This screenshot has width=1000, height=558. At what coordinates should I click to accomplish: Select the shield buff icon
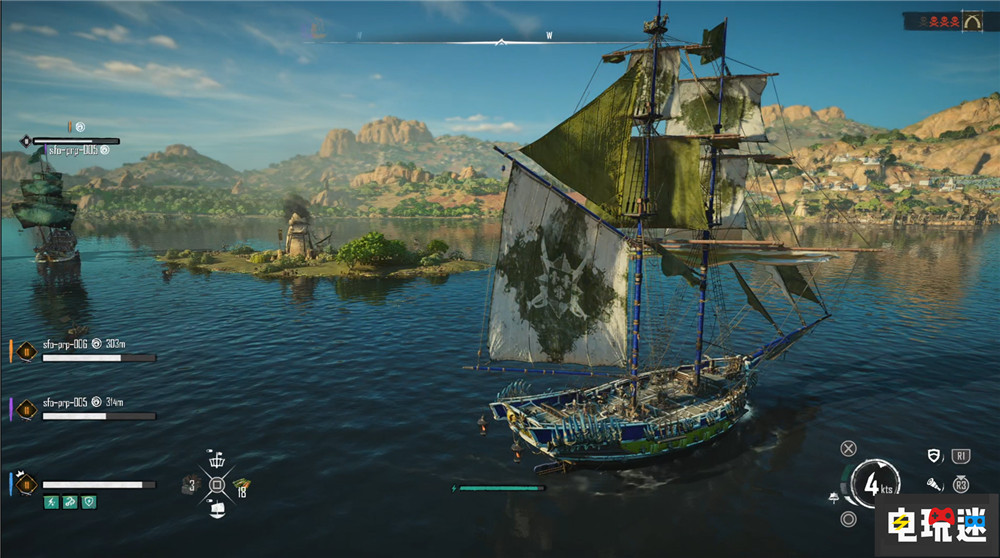point(89,502)
